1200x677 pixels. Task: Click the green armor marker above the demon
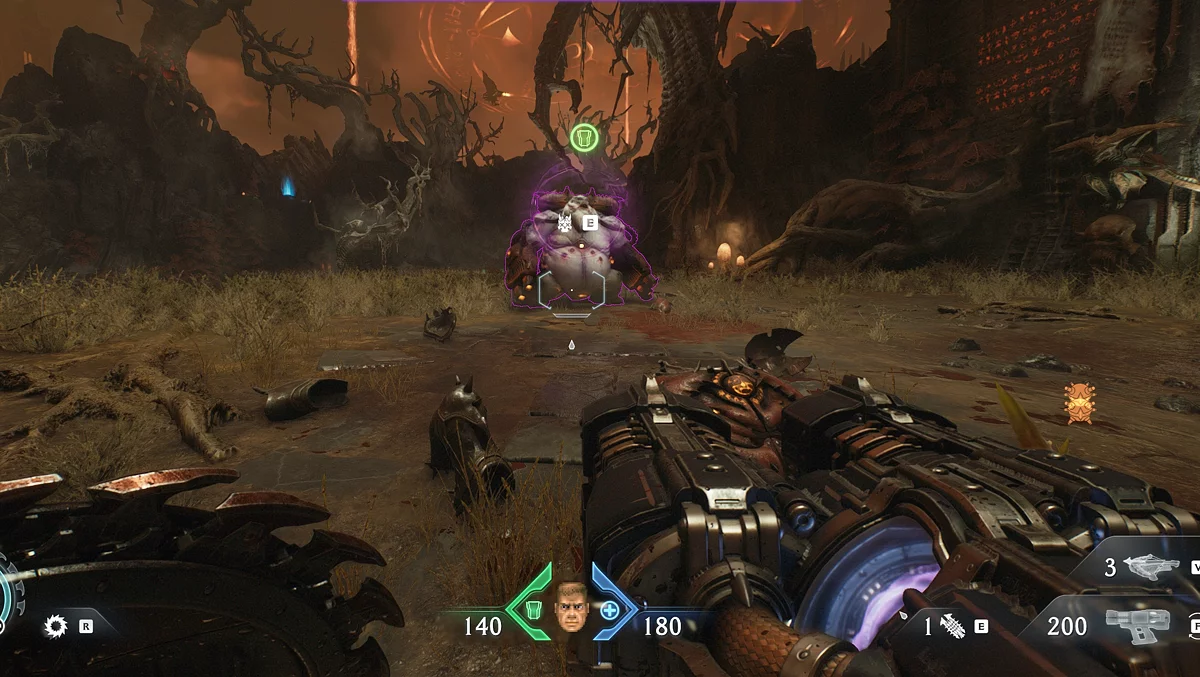[x=584, y=137]
